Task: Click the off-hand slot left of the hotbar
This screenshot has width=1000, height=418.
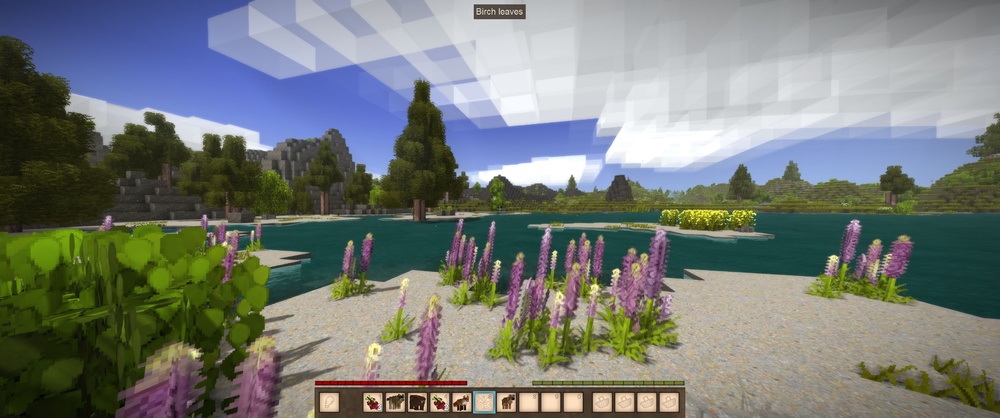Action: pos(330,402)
